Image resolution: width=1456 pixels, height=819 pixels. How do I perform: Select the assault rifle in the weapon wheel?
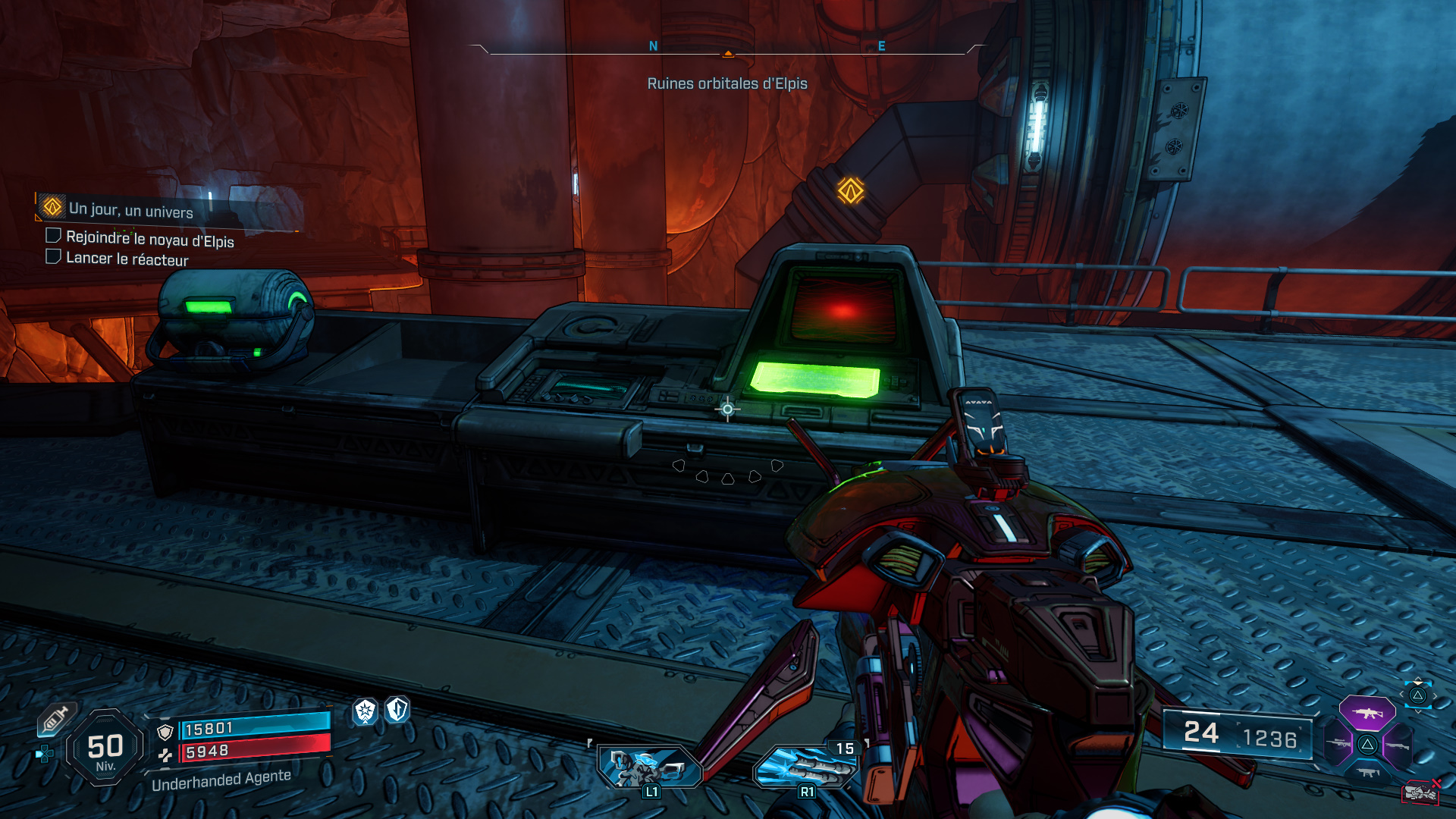[1368, 714]
